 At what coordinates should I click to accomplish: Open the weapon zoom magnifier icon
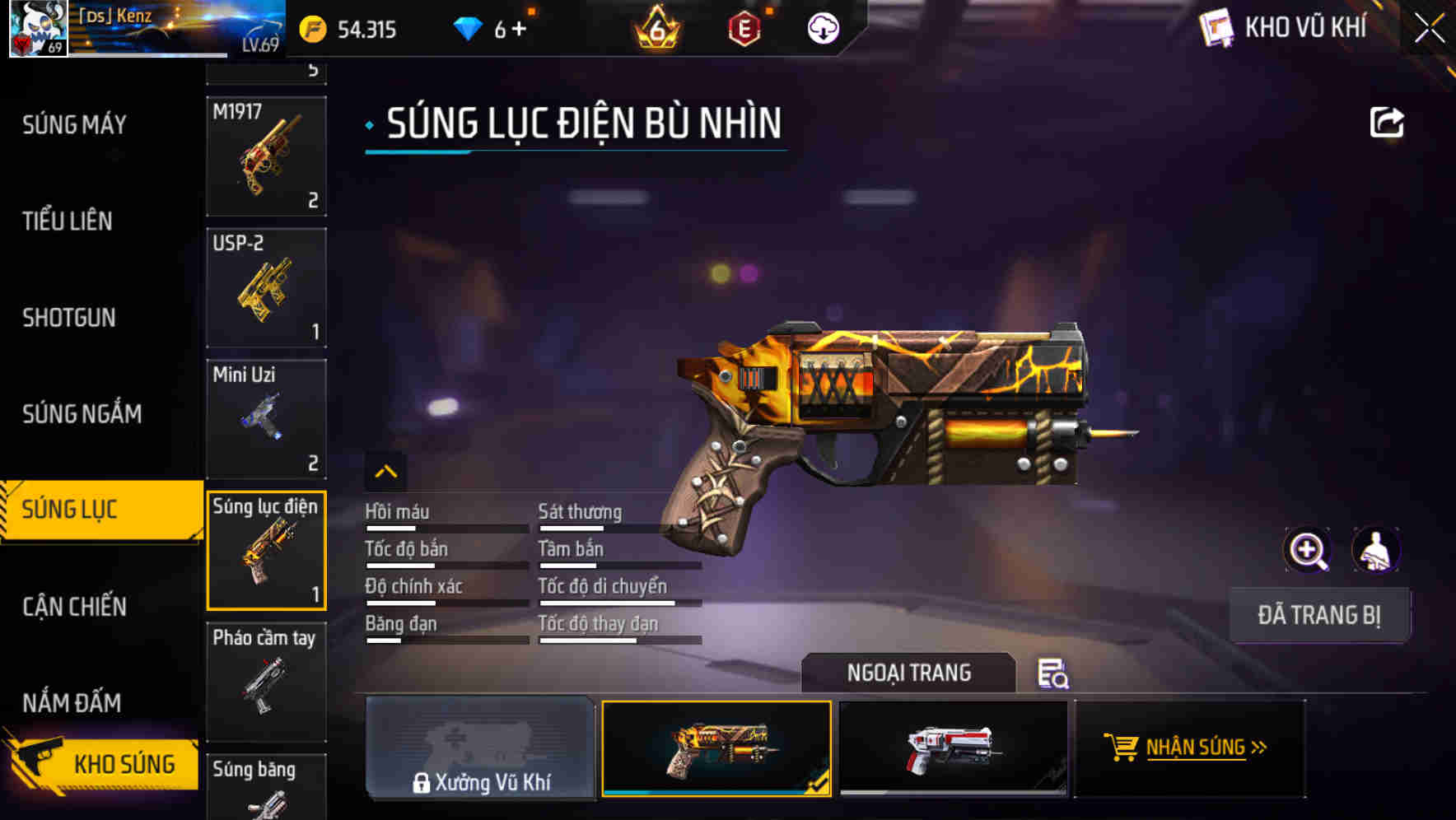click(x=1309, y=550)
